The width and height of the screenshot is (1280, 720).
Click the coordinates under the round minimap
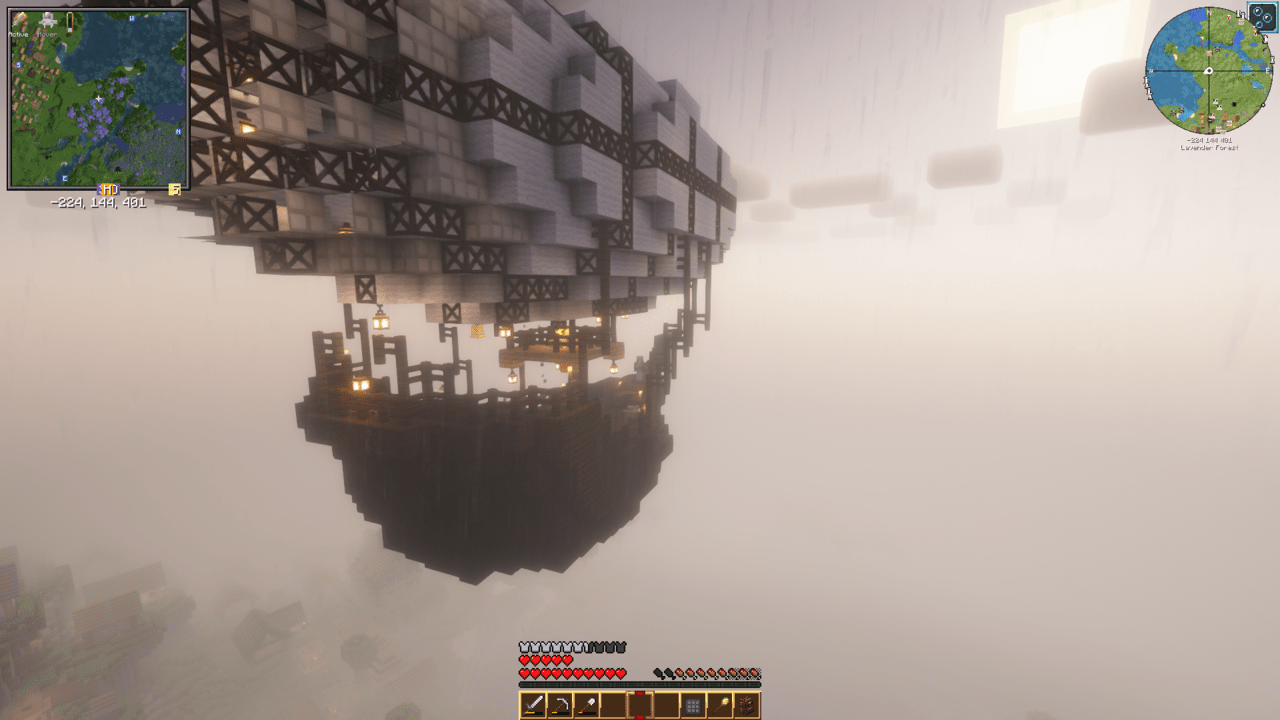[1210, 139]
